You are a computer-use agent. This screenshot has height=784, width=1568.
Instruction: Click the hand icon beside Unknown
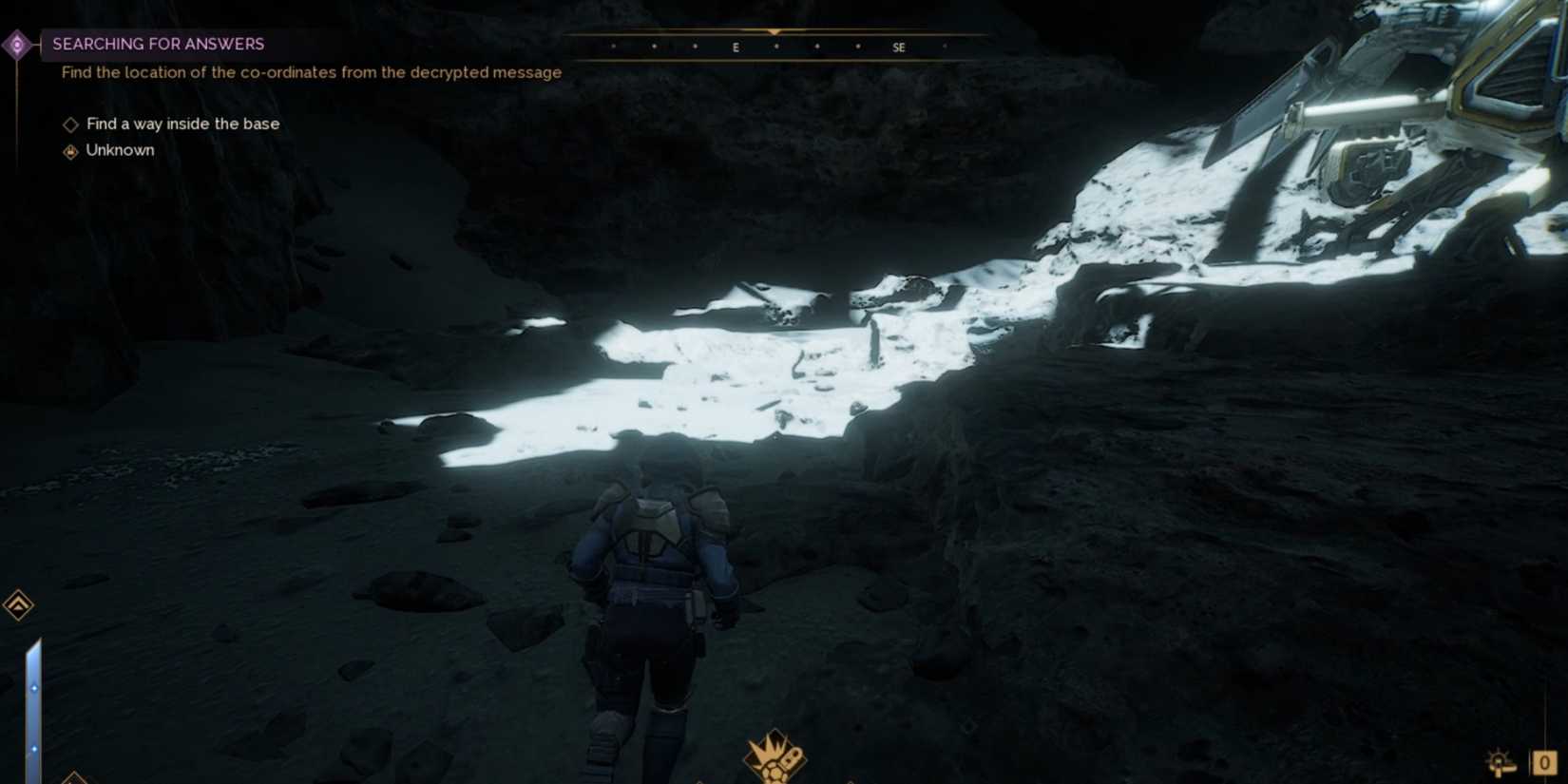pos(70,150)
